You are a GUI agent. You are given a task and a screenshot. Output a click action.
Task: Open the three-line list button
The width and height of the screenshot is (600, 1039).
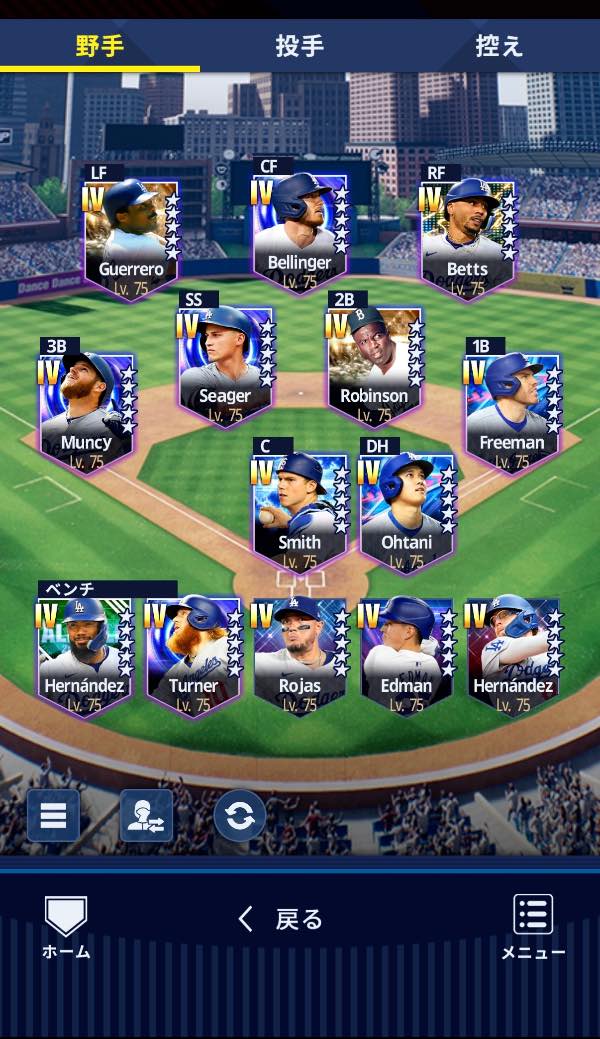[x=53, y=815]
